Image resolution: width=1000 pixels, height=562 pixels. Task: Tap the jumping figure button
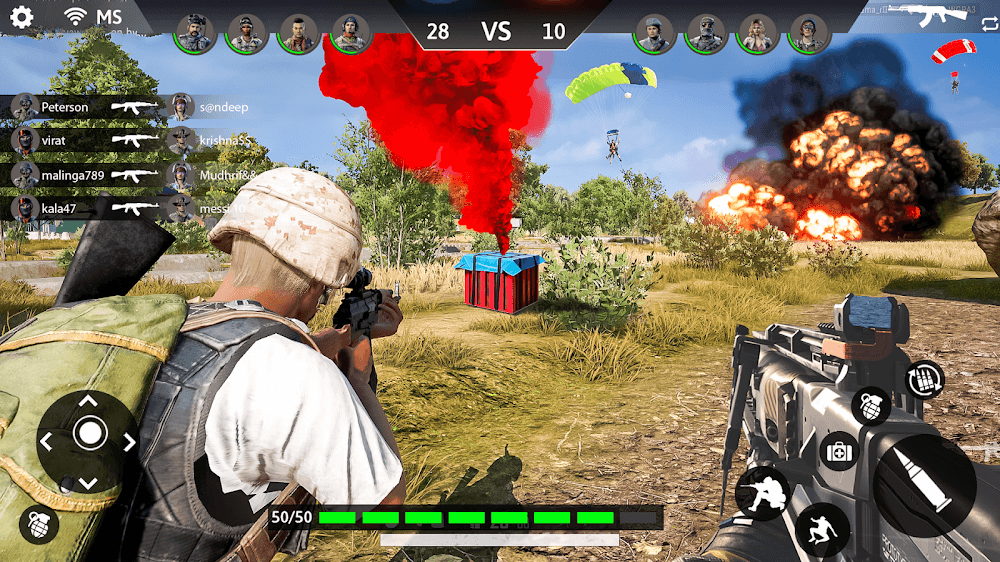(823, 529)
